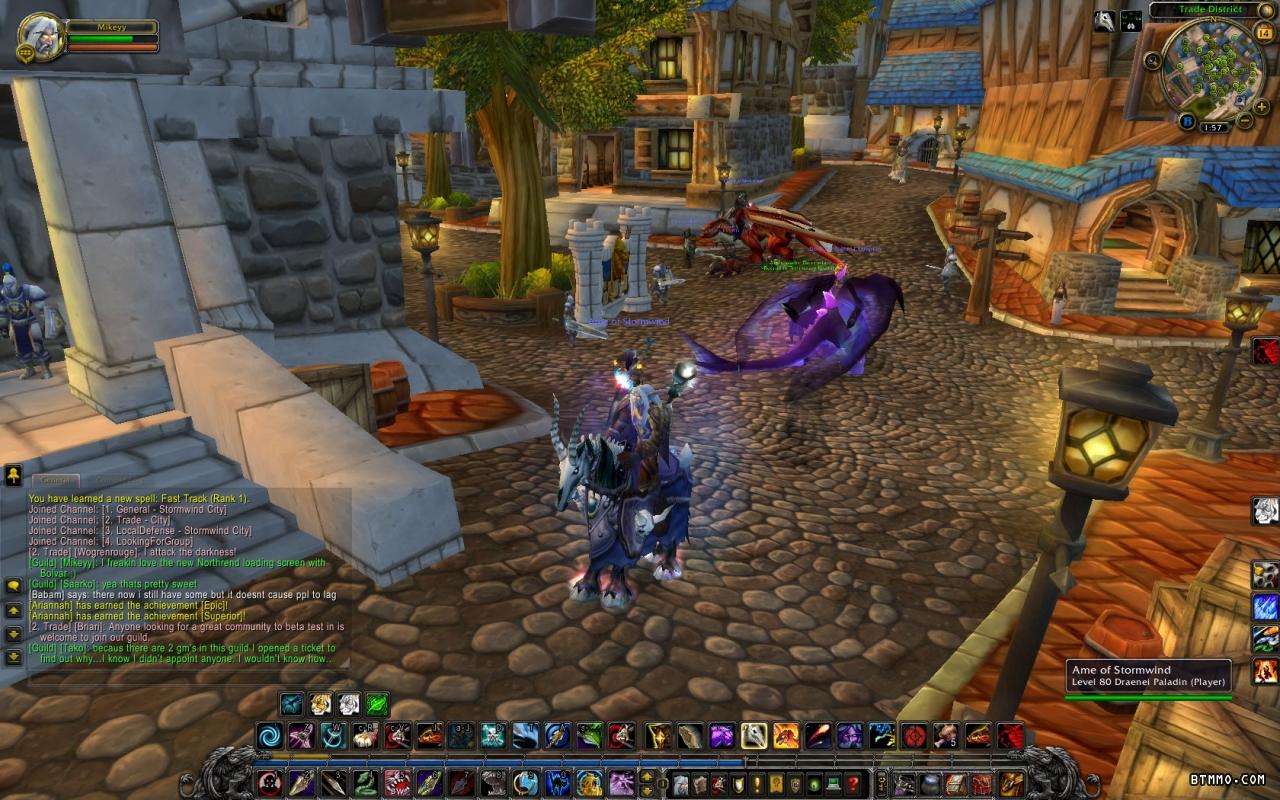
Task: Open the Trade District minimap
Action: pyautogui.click(x=1212, y=69)
